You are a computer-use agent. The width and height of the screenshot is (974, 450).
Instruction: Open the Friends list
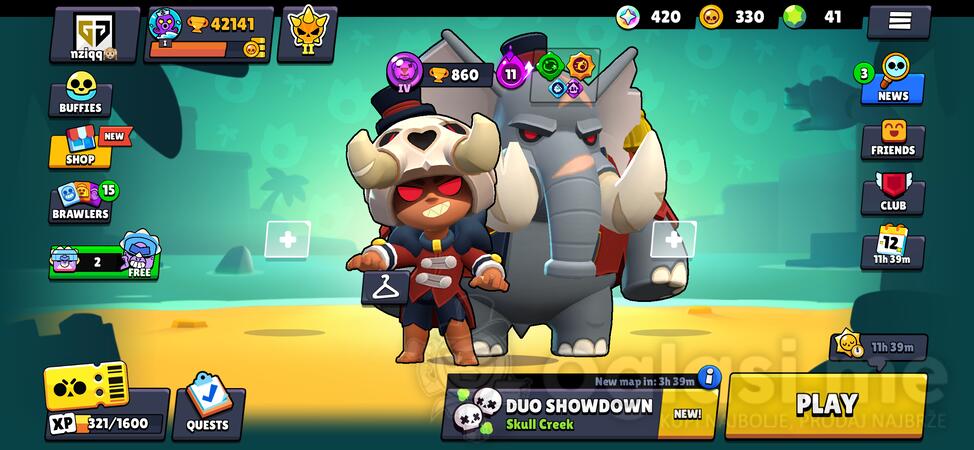click(x=892, y=139)
